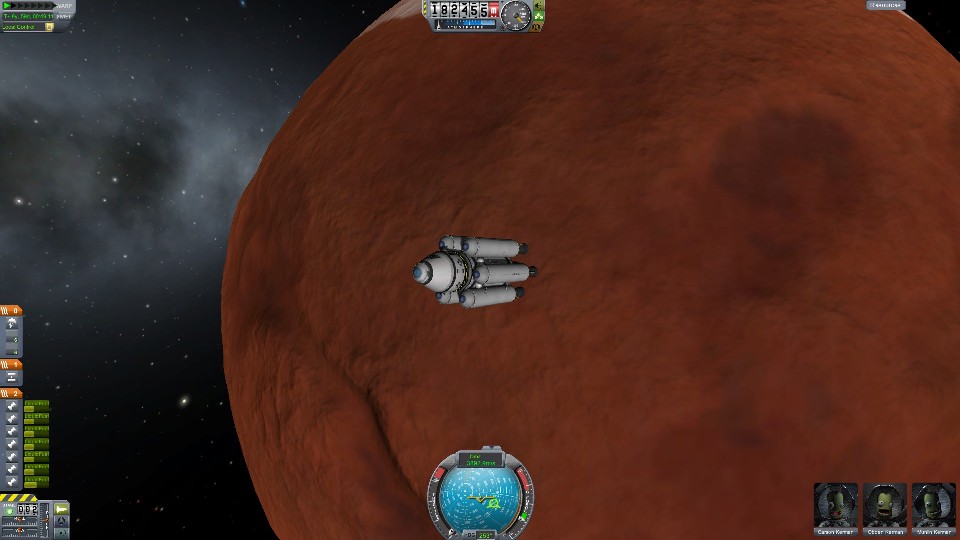Image resolution: width=960 pixels, height=540 pixels.
Task: Click the green time warp play arrow
Action: 8,6
